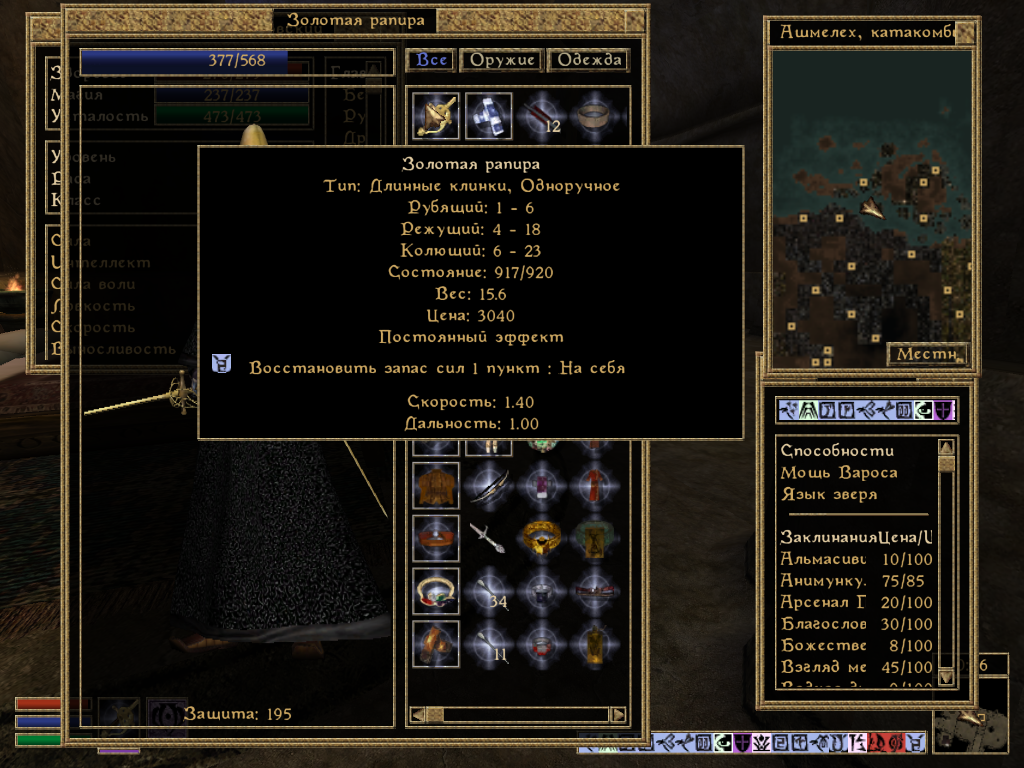
Task: Select the Мощь Вароса power
Action: (838, 472)
